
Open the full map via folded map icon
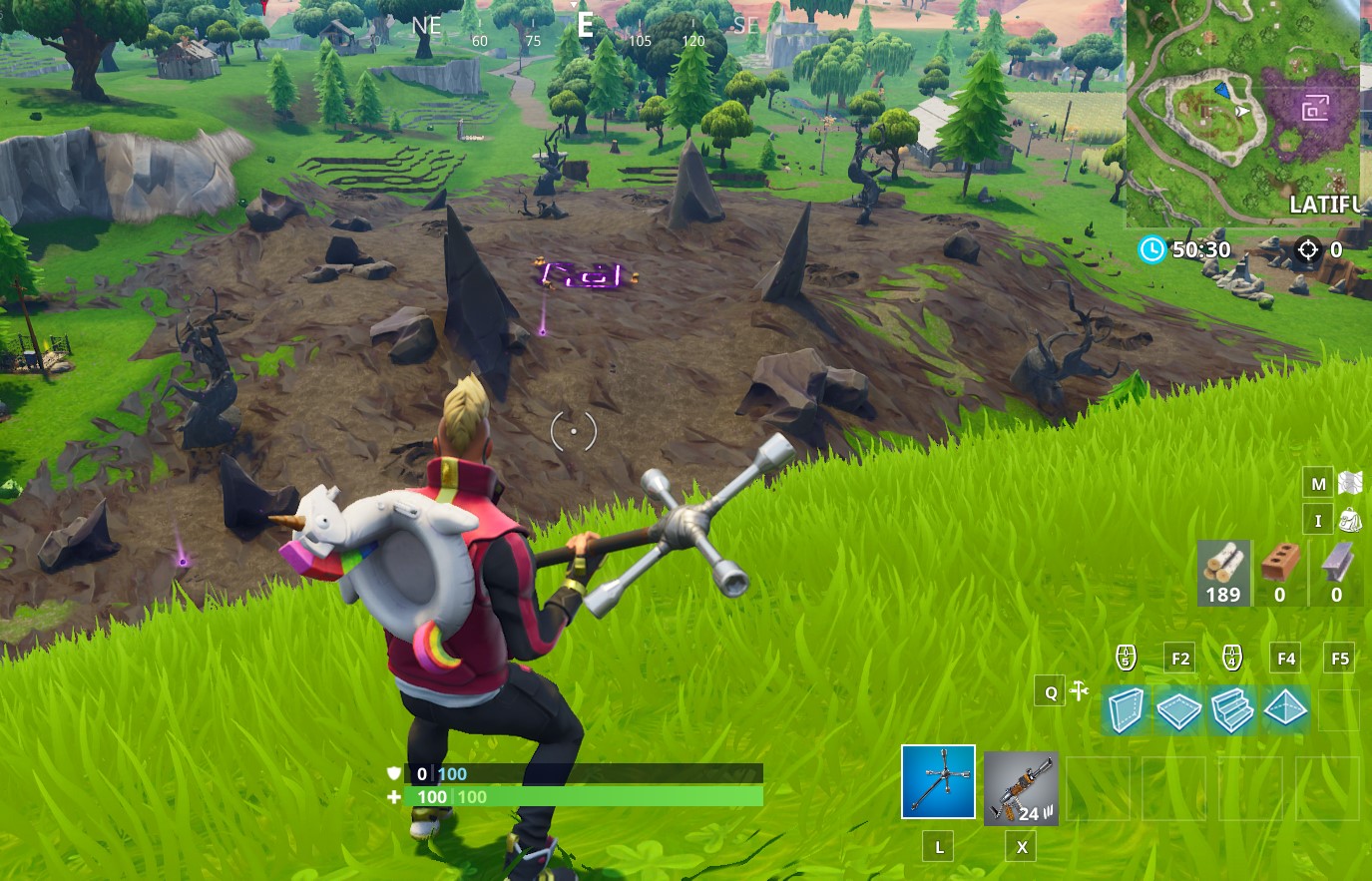click(1352, 483)
